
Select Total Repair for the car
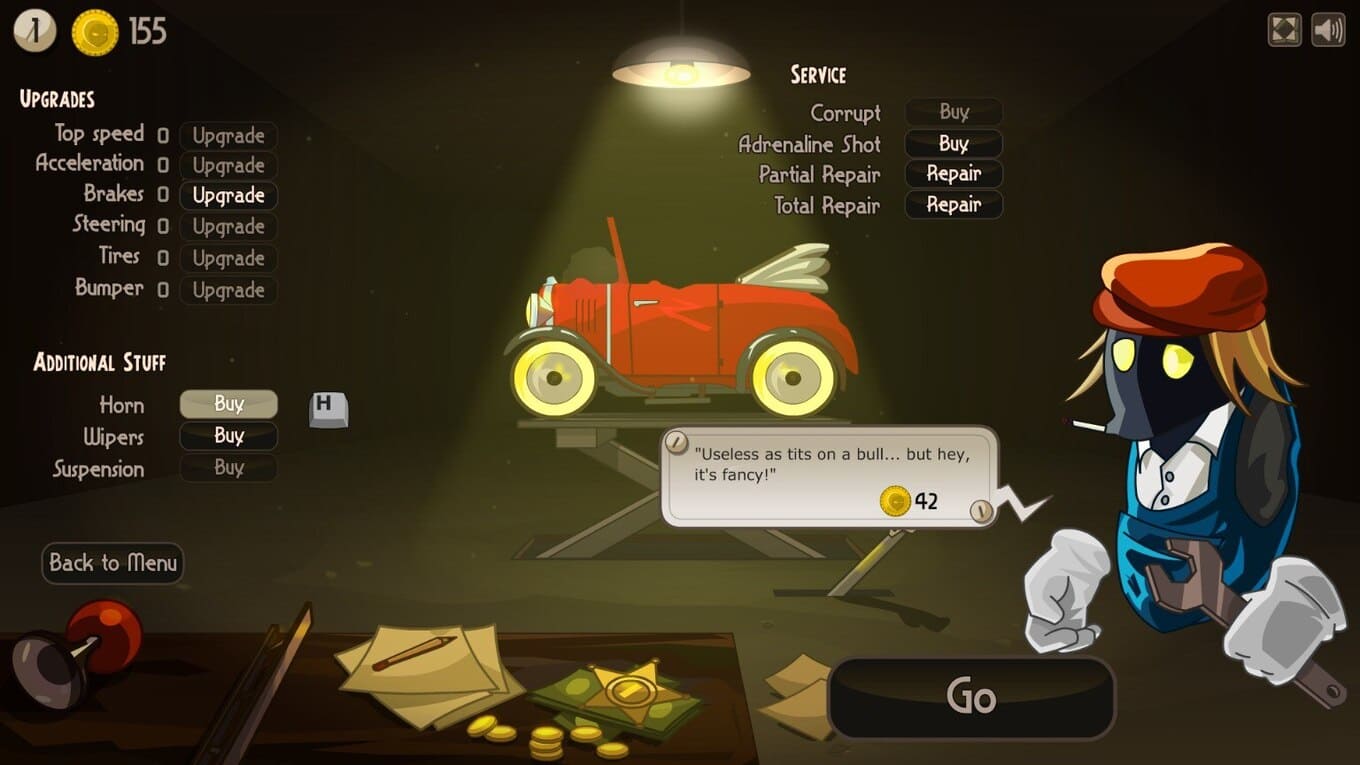point(953,204)
